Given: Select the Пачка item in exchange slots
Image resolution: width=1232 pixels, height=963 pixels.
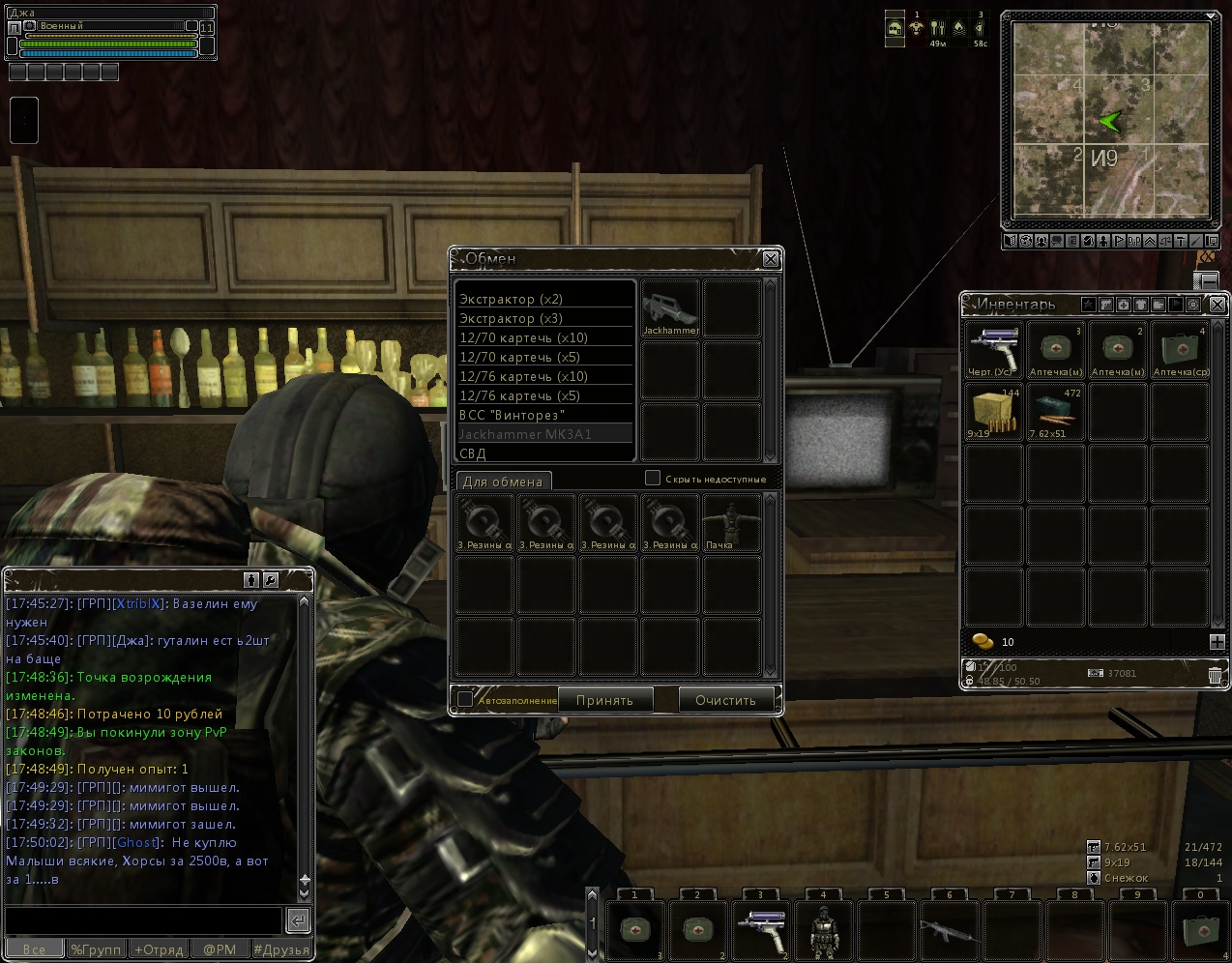Looking at the screenshot, I should [x=732, y=523].
